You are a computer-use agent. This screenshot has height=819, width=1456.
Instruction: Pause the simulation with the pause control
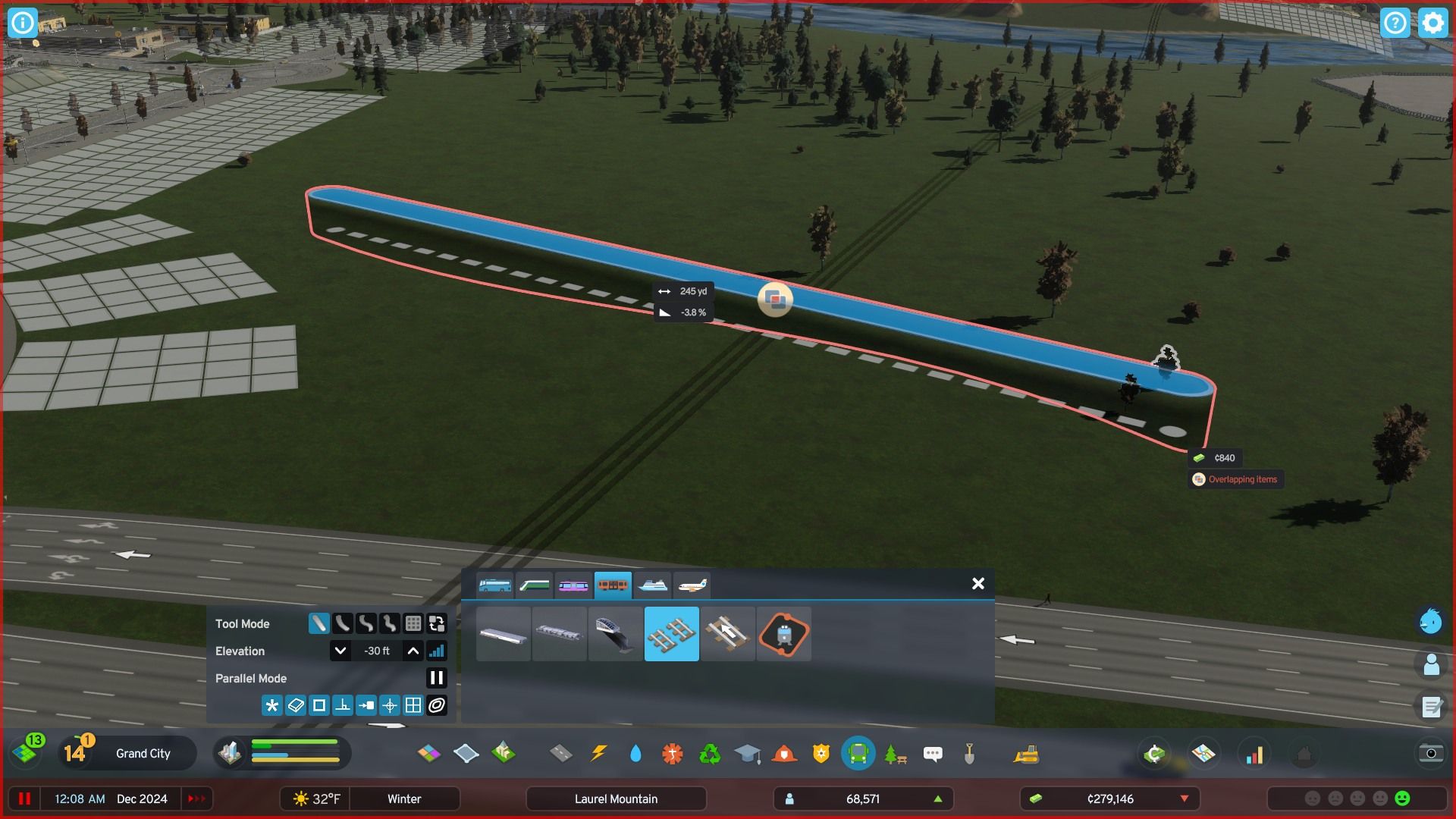point(25,798)
